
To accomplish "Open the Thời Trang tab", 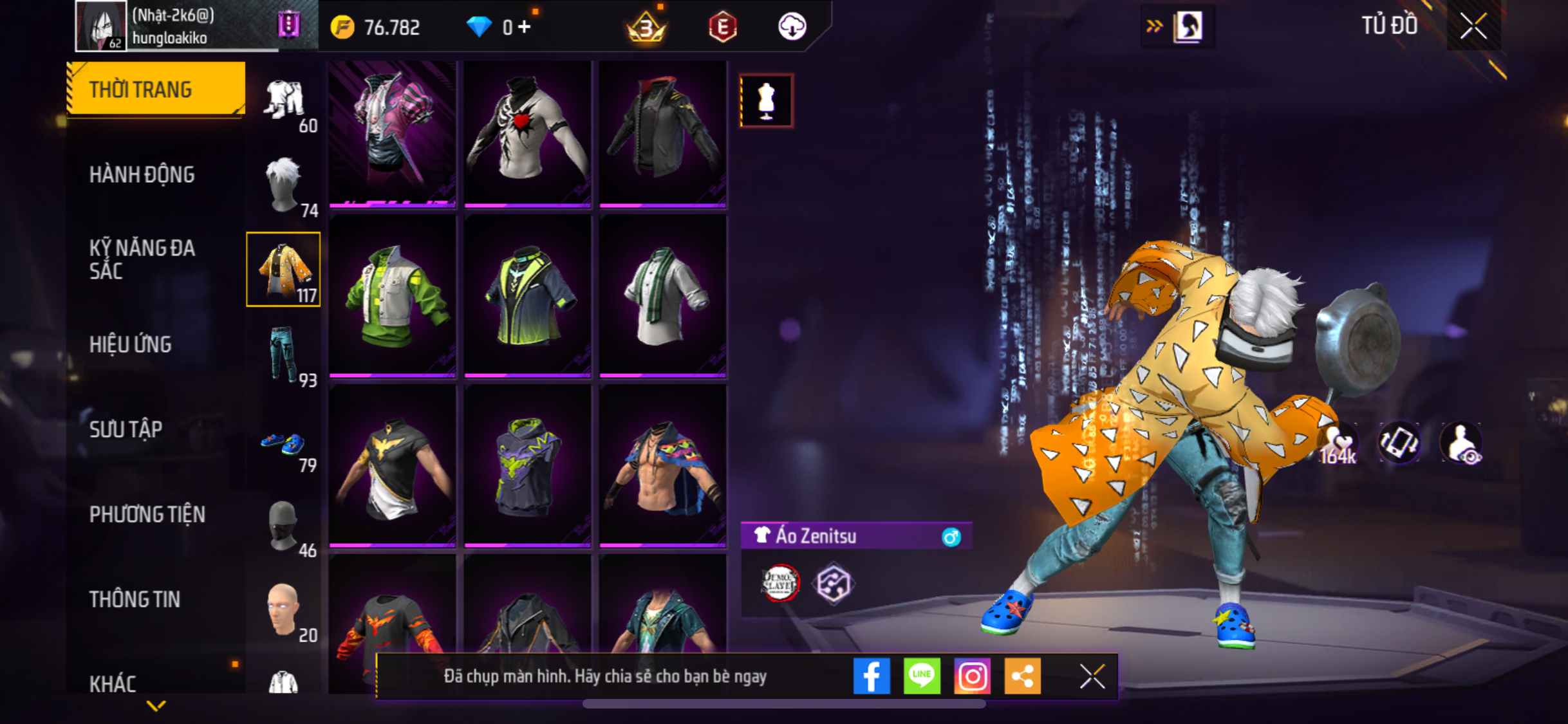I will click(155, 89).
